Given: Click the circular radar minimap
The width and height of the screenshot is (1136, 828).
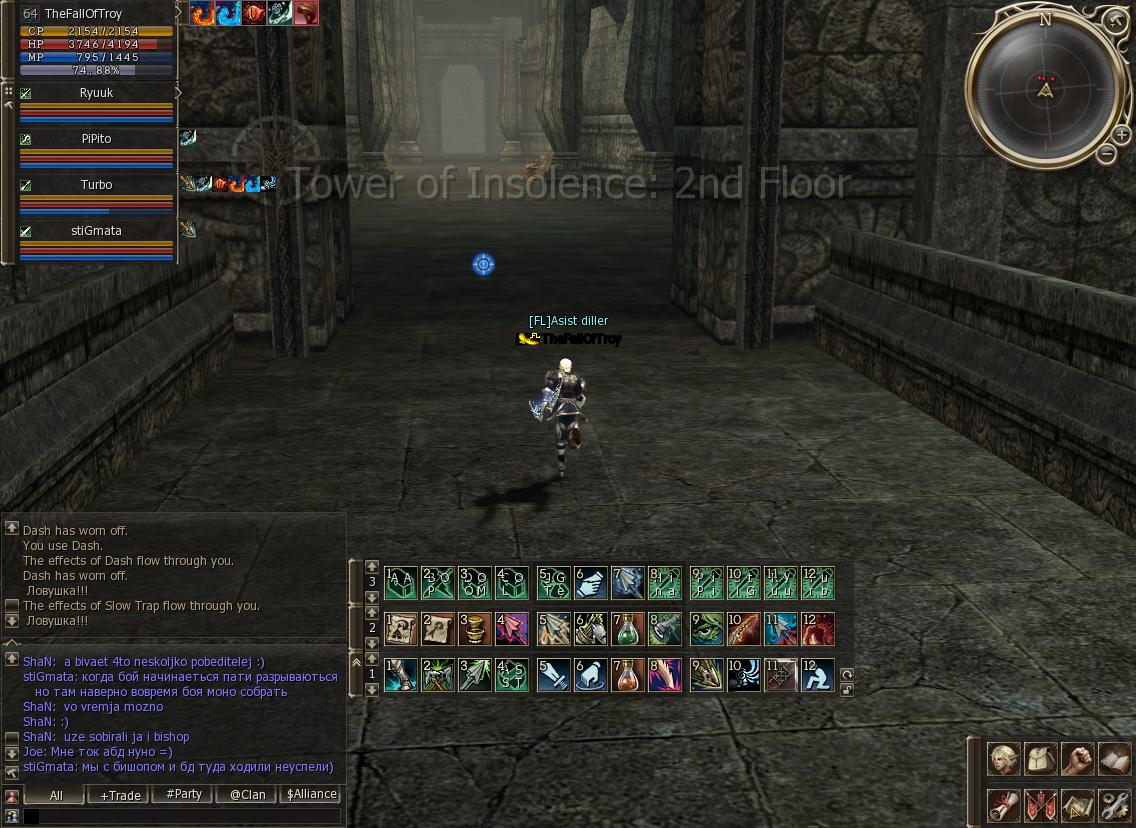Looking at the screenshot, I should [1046, 89].
